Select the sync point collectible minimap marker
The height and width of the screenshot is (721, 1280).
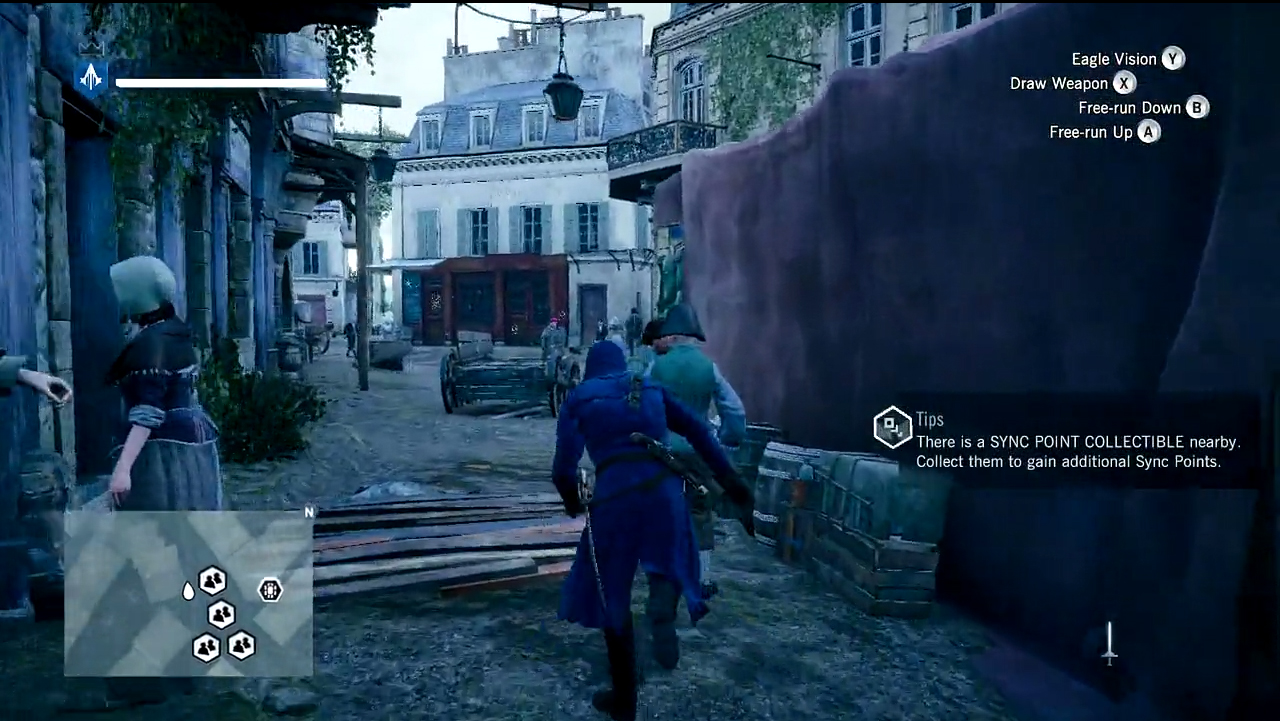point(270,590)
